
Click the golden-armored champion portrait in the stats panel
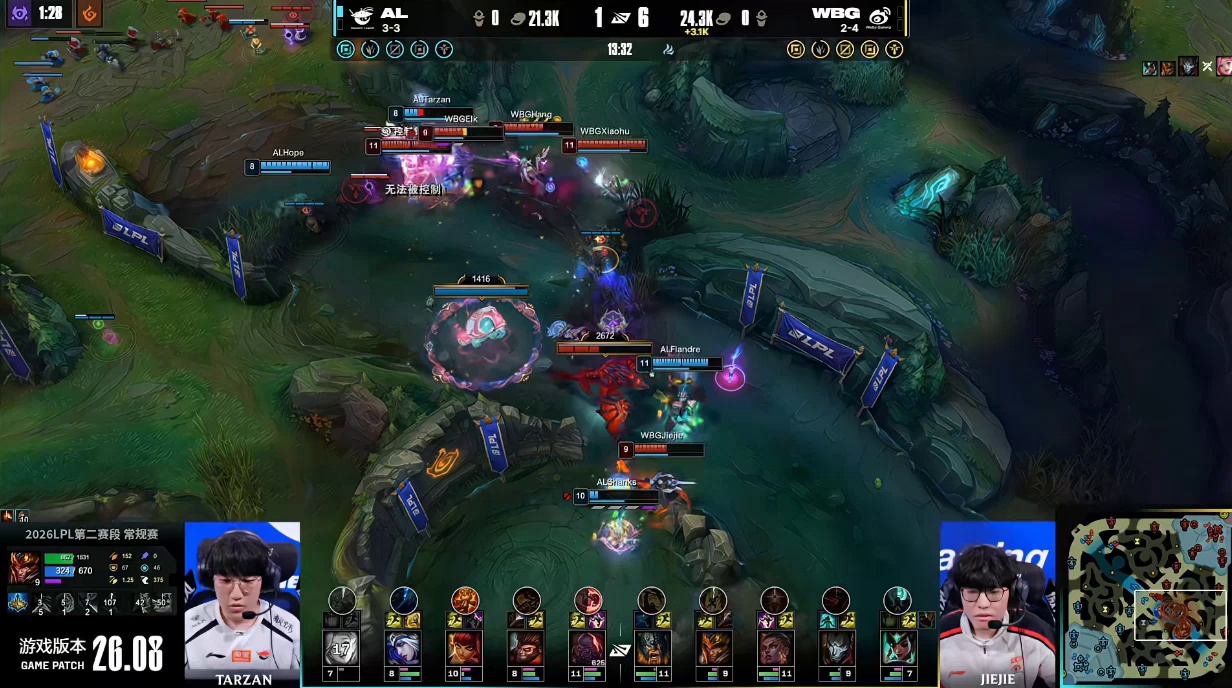point(24,567)
